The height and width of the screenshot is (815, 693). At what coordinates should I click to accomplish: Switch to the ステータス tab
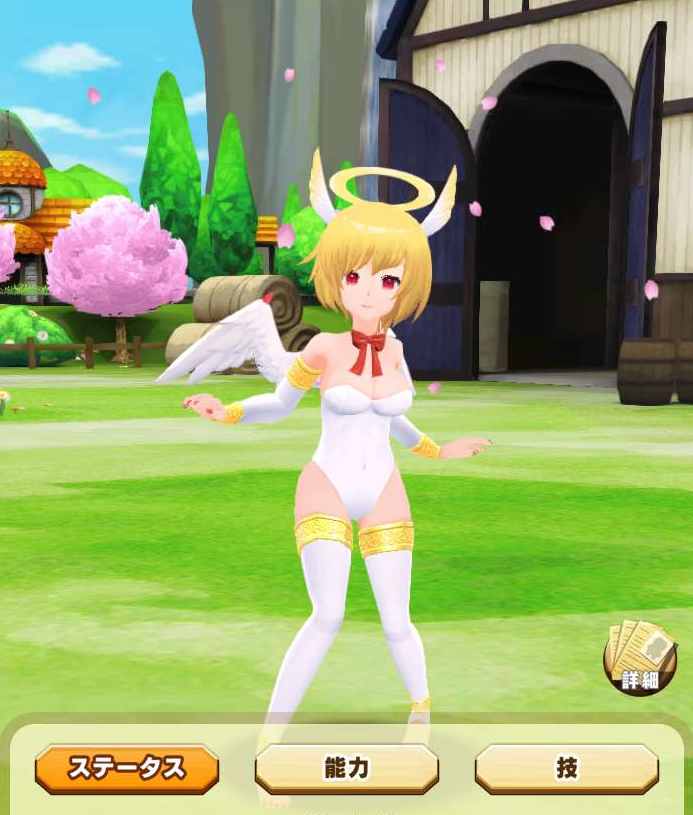click(127, 768)
